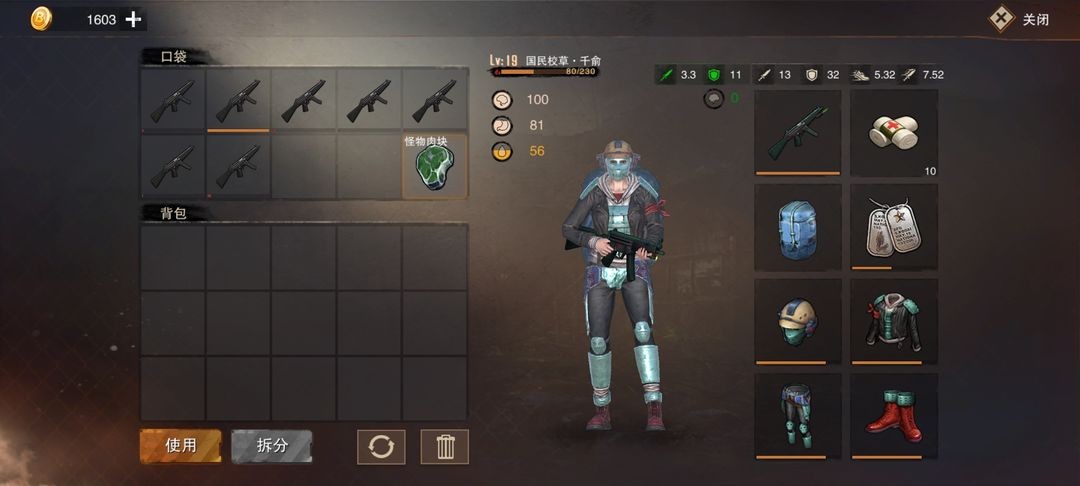Select the blue backpack equipment slot
This screenshot has width=1080, height=486.
tap(797, 227)
